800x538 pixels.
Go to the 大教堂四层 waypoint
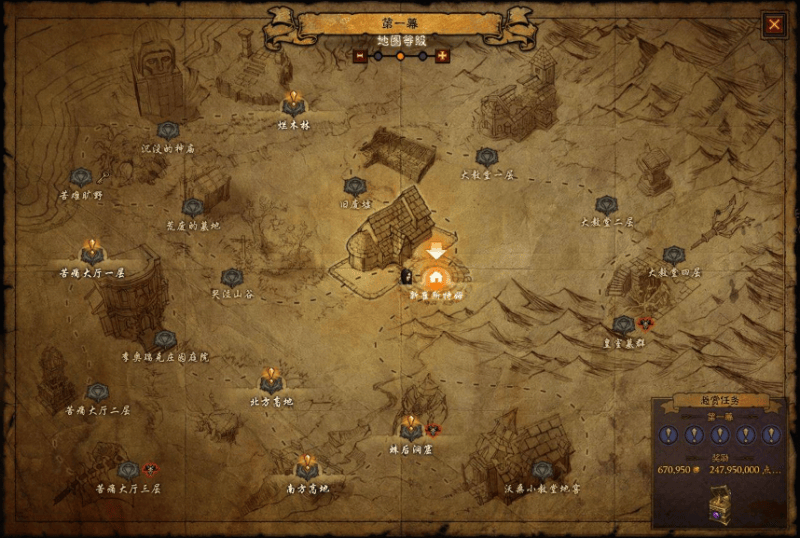[674, 256]
